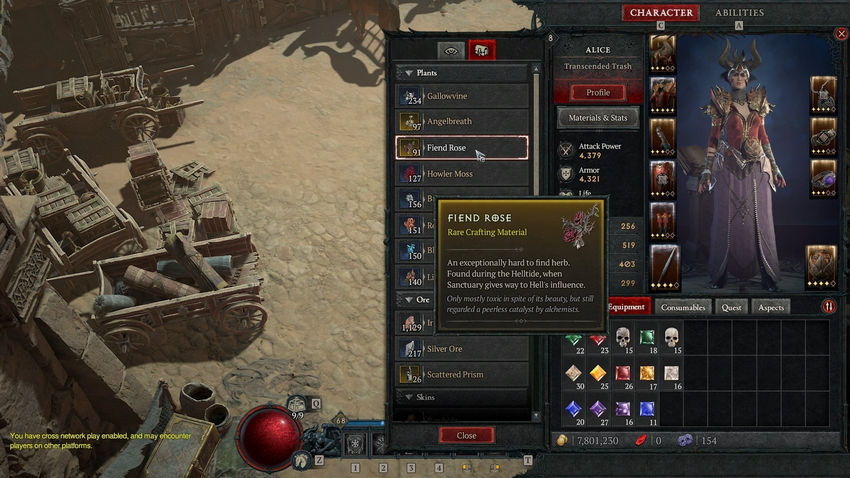Screen dimensions: 850x478
Task: Open the Aspects inventory tab
Action: click(x=771, y=307)
